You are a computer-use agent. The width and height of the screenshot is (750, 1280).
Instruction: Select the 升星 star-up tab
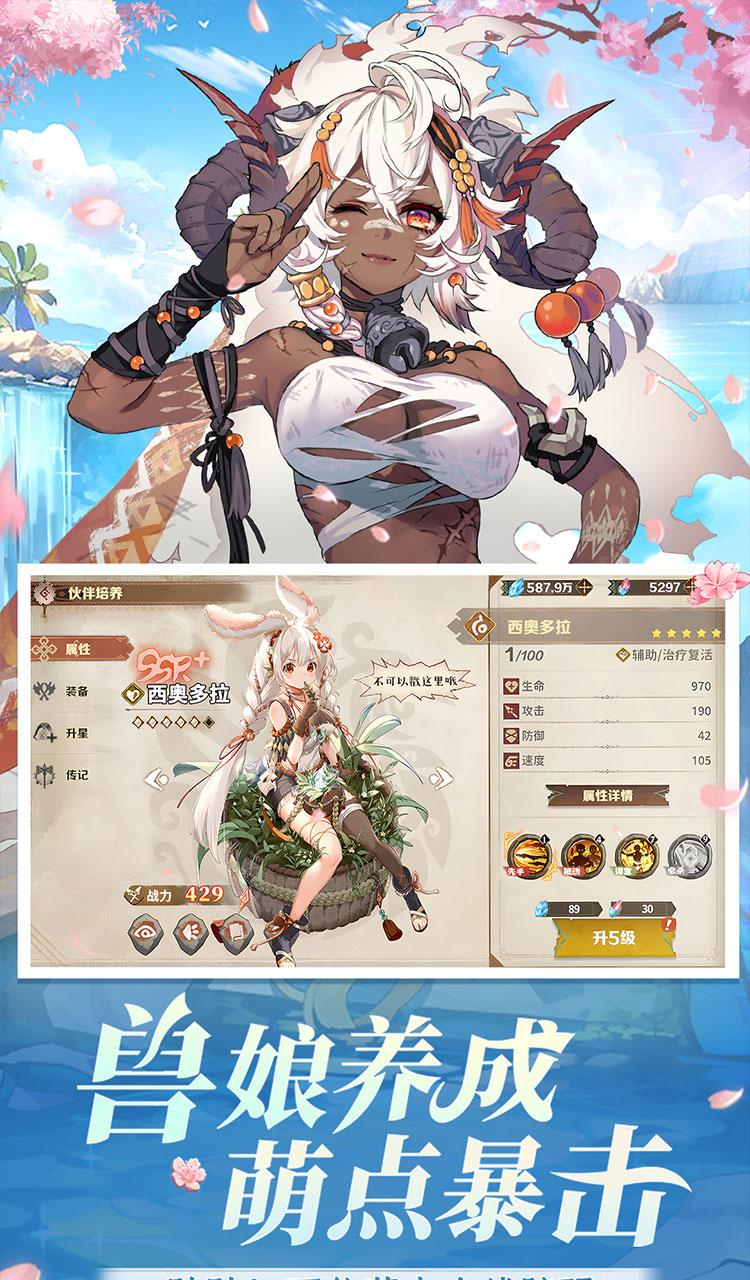point(77,731)
